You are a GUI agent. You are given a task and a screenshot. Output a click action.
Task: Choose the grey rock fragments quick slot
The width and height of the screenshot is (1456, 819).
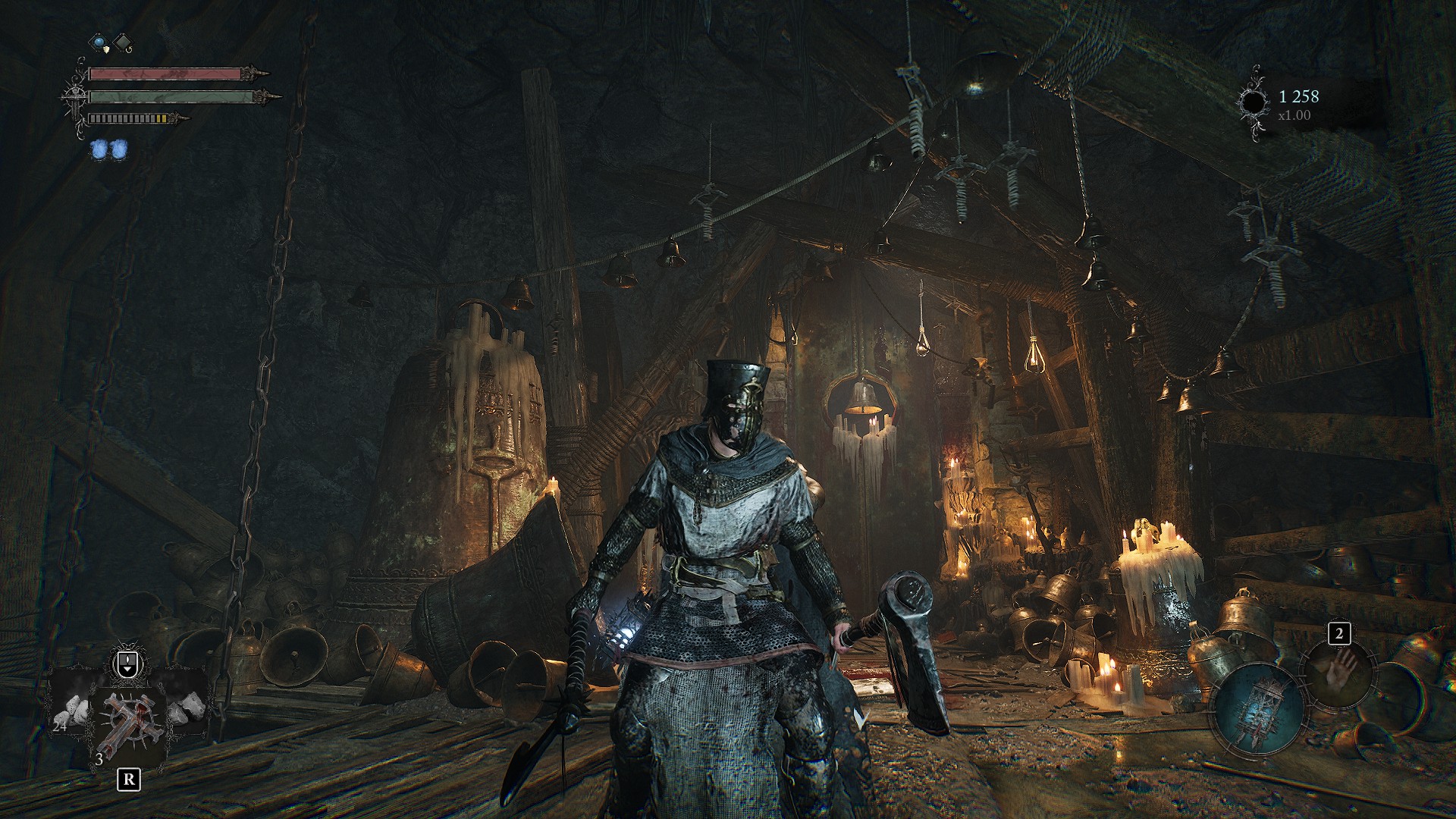point(187,706)
